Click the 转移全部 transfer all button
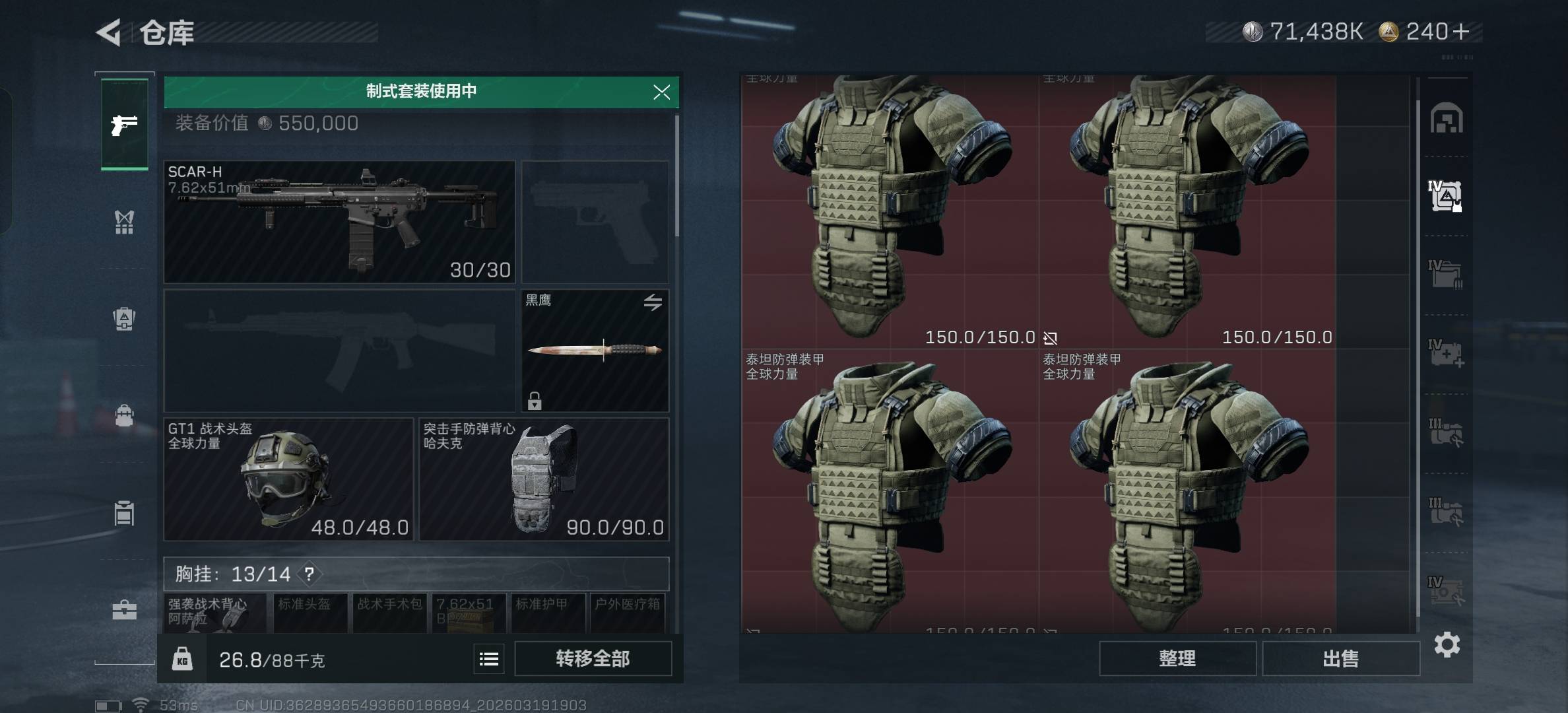The height and width of the screenshot is (713, 1568). pos(593,658)
